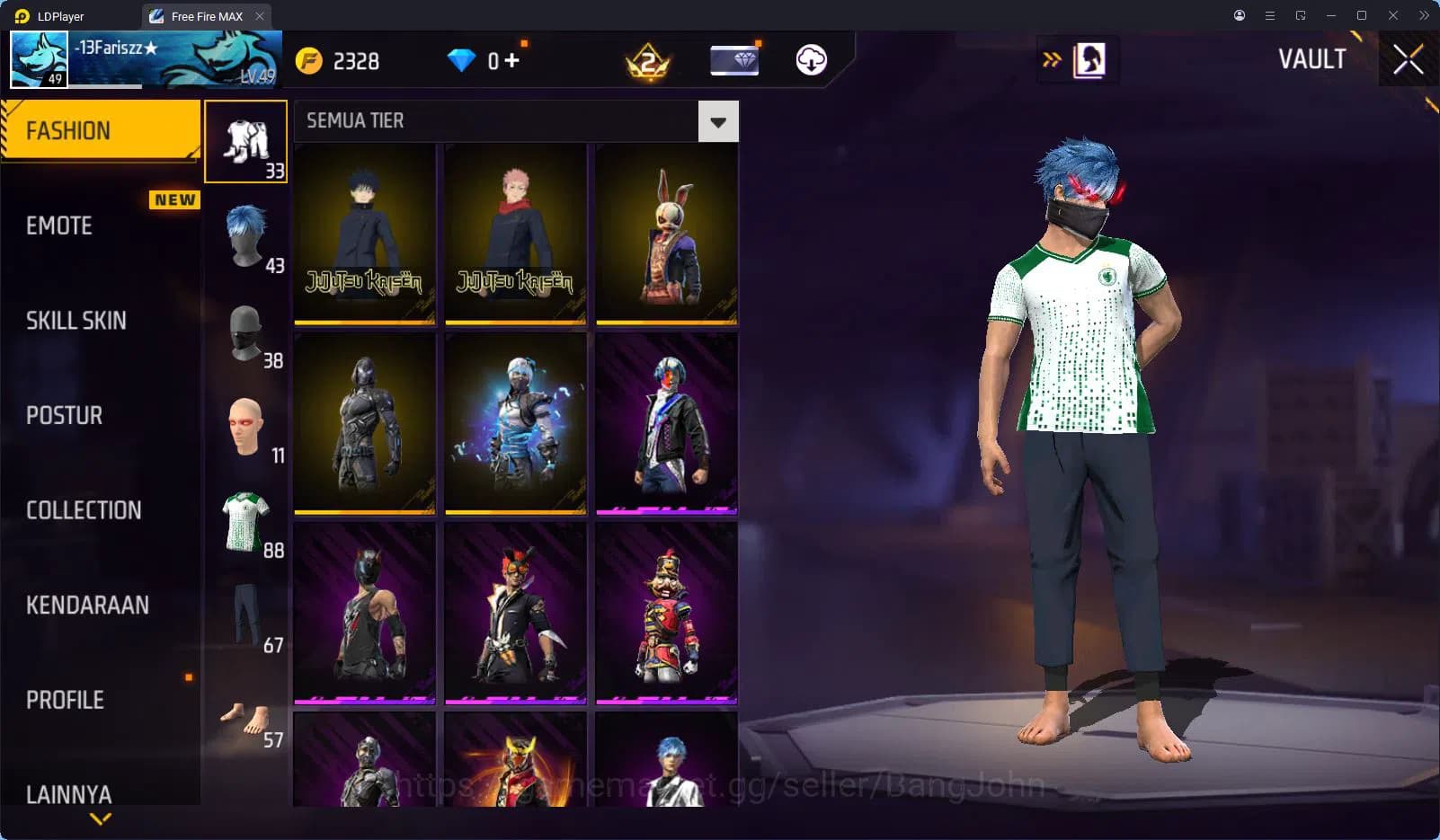Select the Jujutsu Kaisen outfit thumbnail
Image resolution: width=1440 pixels, height=840 pixels.
pos(364,234)
